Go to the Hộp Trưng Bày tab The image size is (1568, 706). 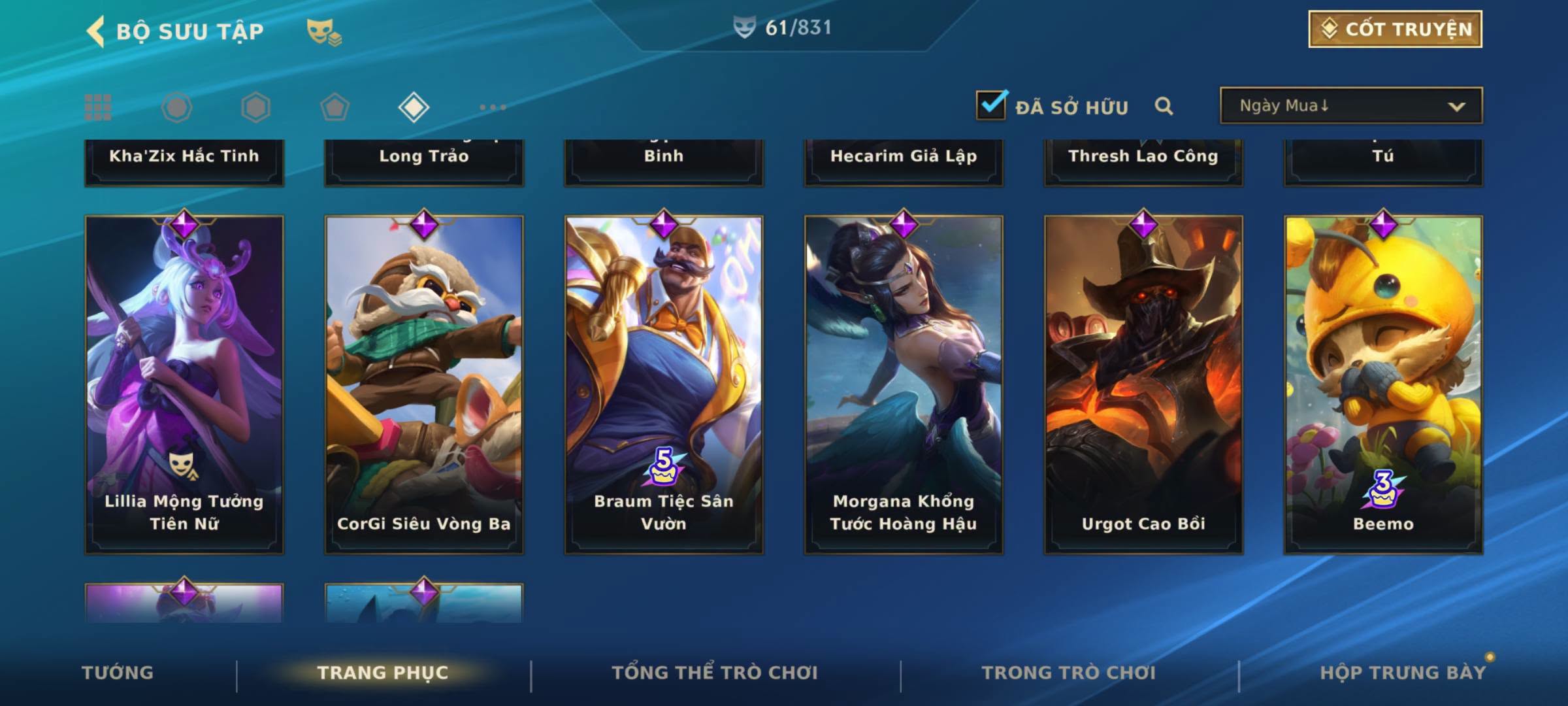tap(1402, 673)
